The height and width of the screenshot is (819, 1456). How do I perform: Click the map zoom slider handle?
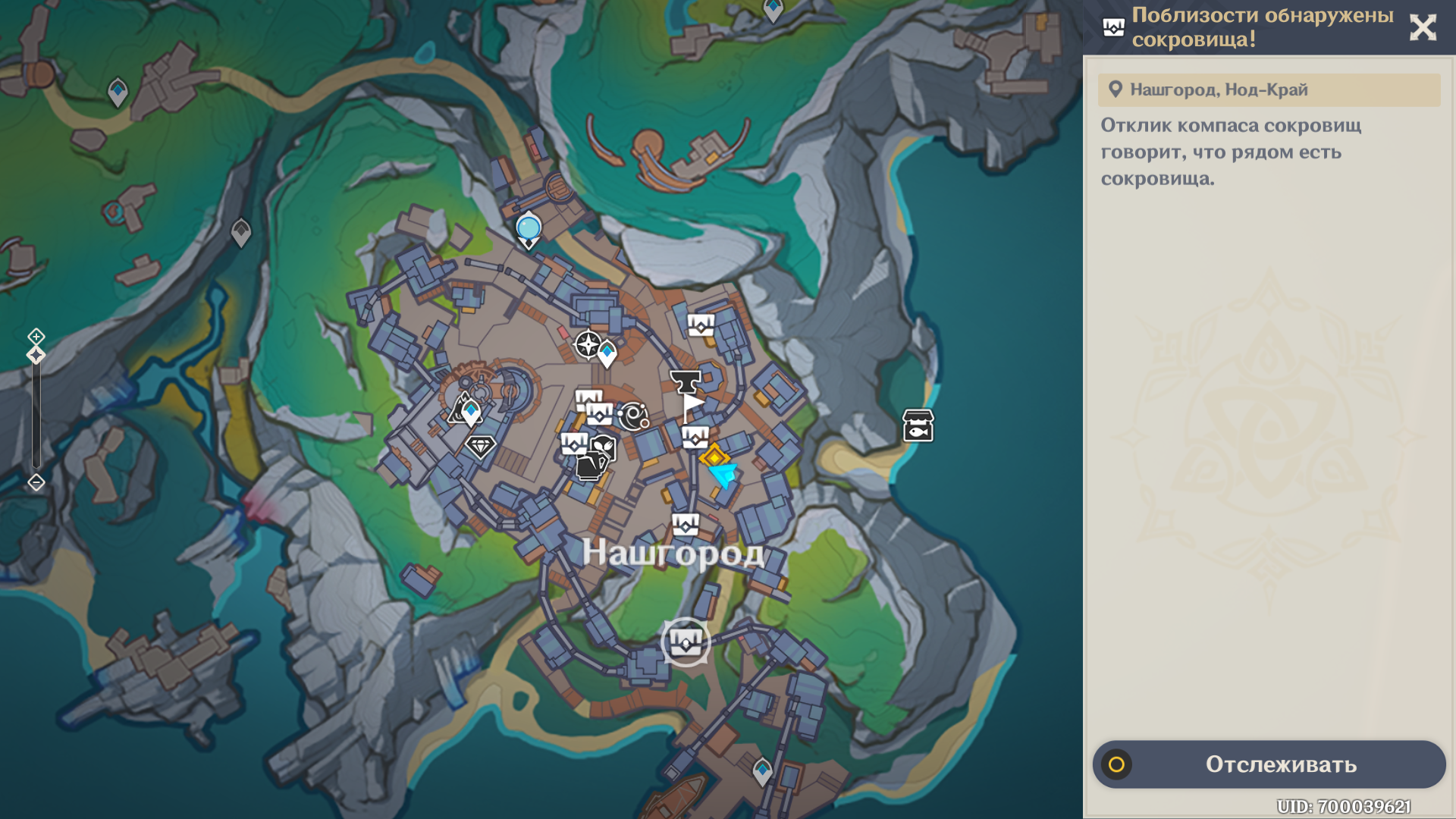point(36,355)
